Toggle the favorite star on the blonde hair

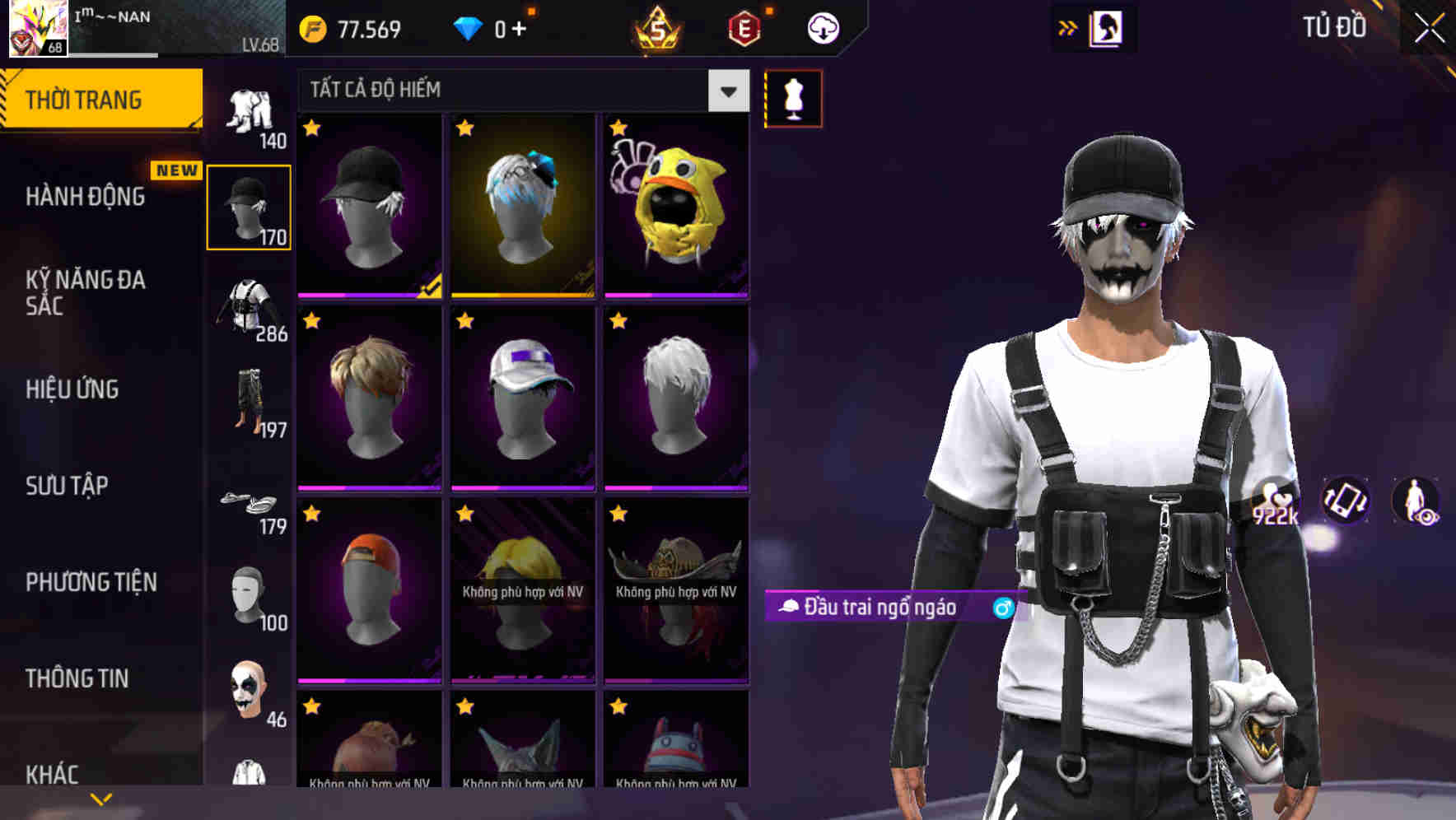312,322
